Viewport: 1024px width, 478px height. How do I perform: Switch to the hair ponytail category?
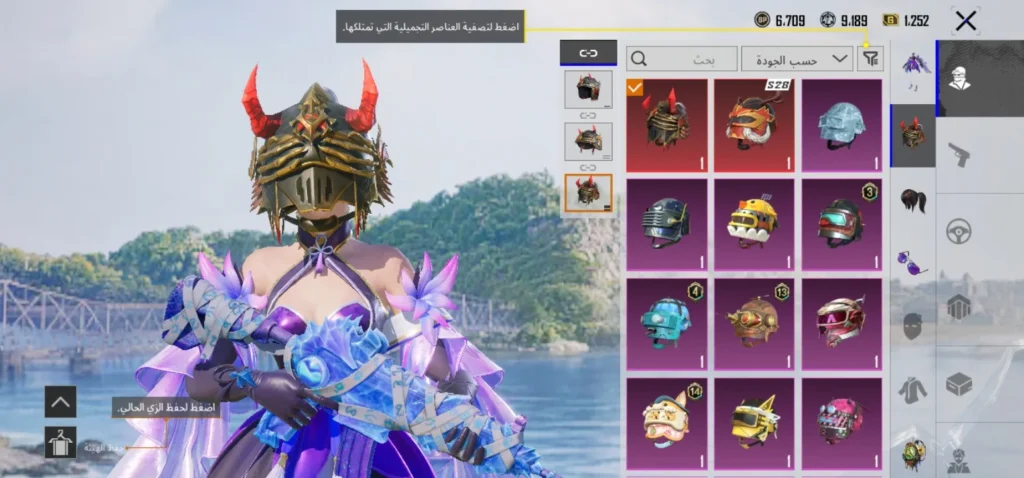tap(912, 199)
